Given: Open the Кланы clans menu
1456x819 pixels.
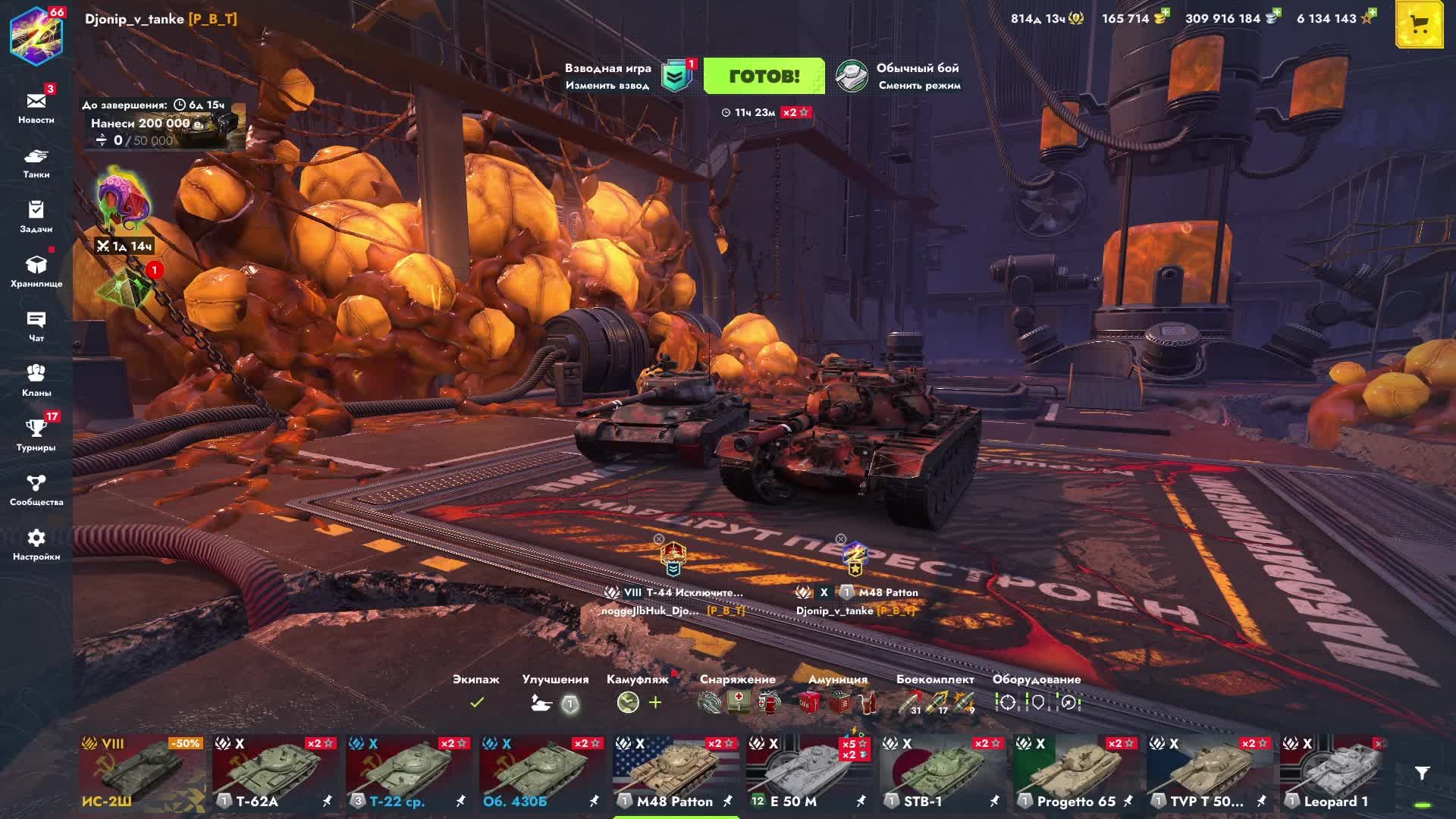Looking at the screenshot, I should [x=36, y=380].
